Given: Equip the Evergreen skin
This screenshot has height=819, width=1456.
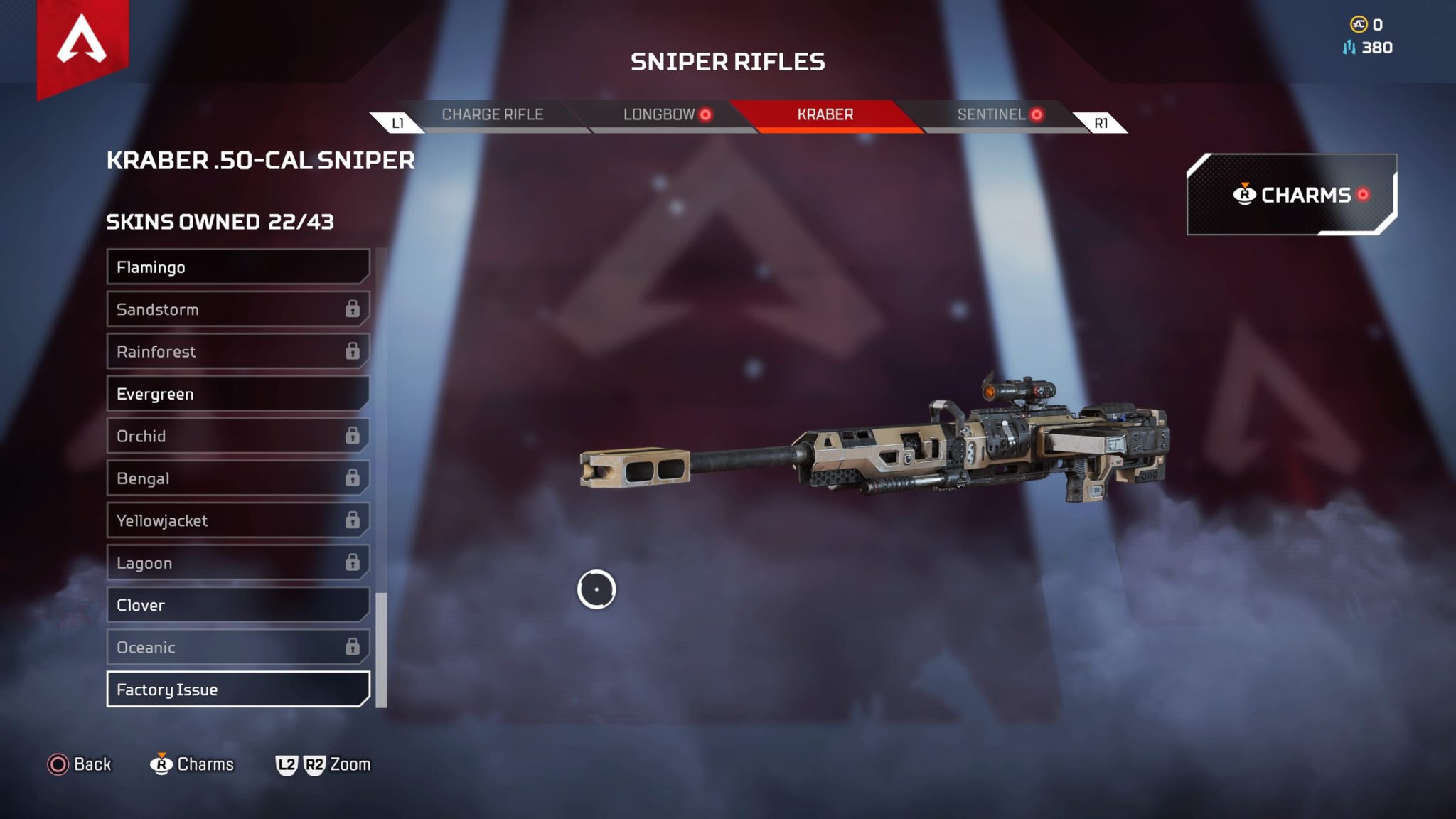Looking at the screenshot, I should click(237, 394).
